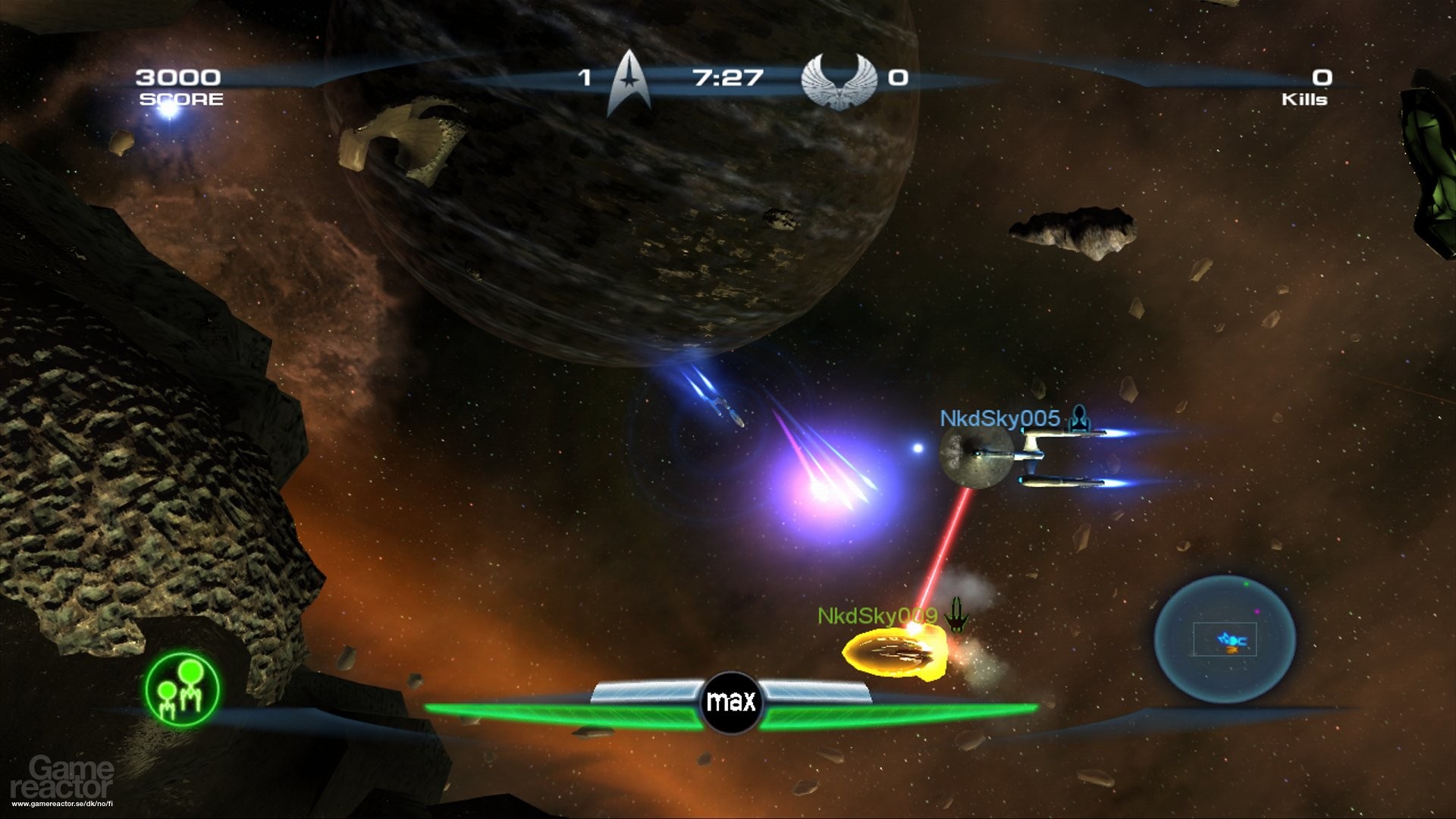
Task: Expand the Federation score counter showing 1
Action: (x=584, y=76)
